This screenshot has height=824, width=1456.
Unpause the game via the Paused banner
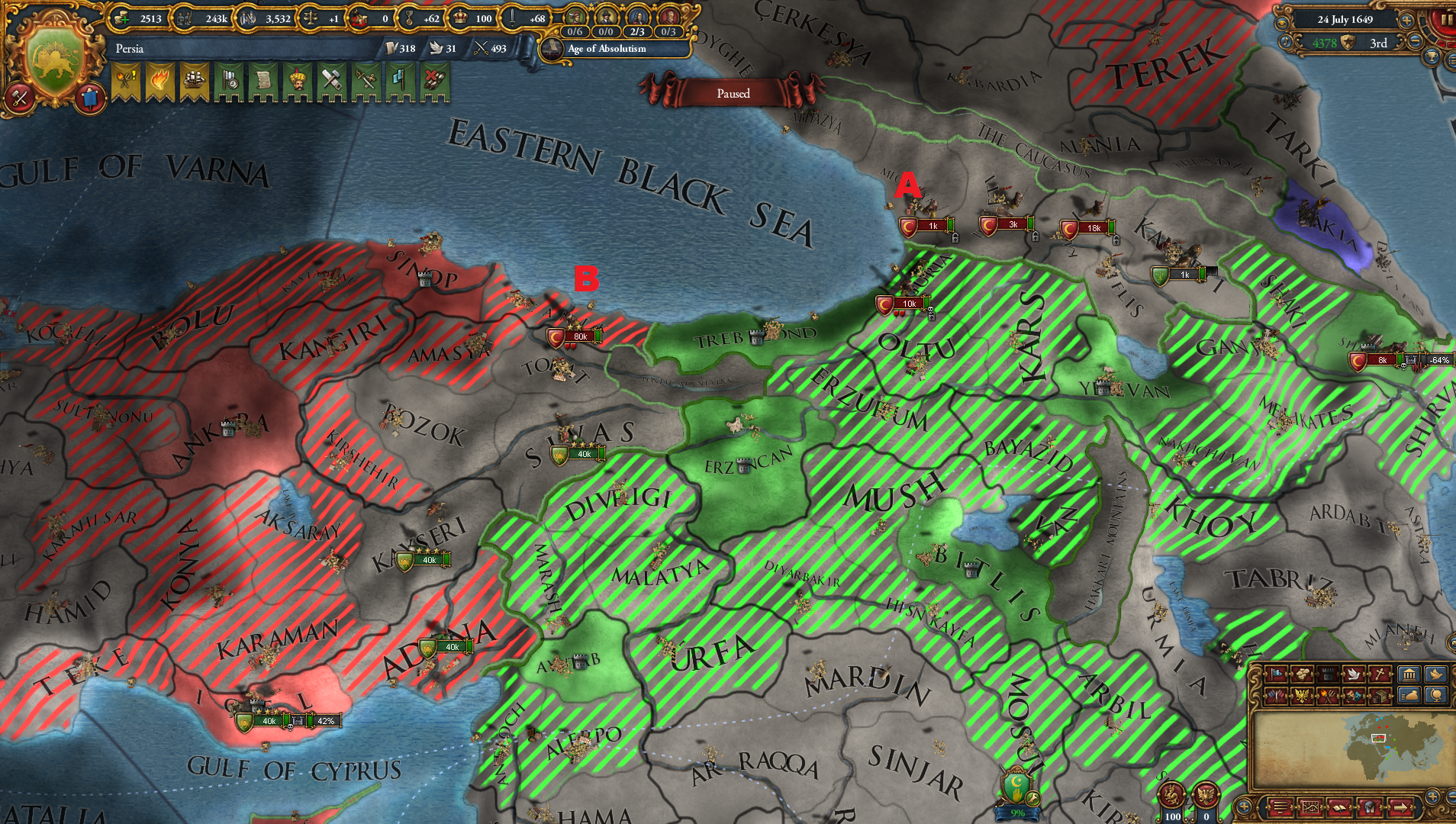732,93
